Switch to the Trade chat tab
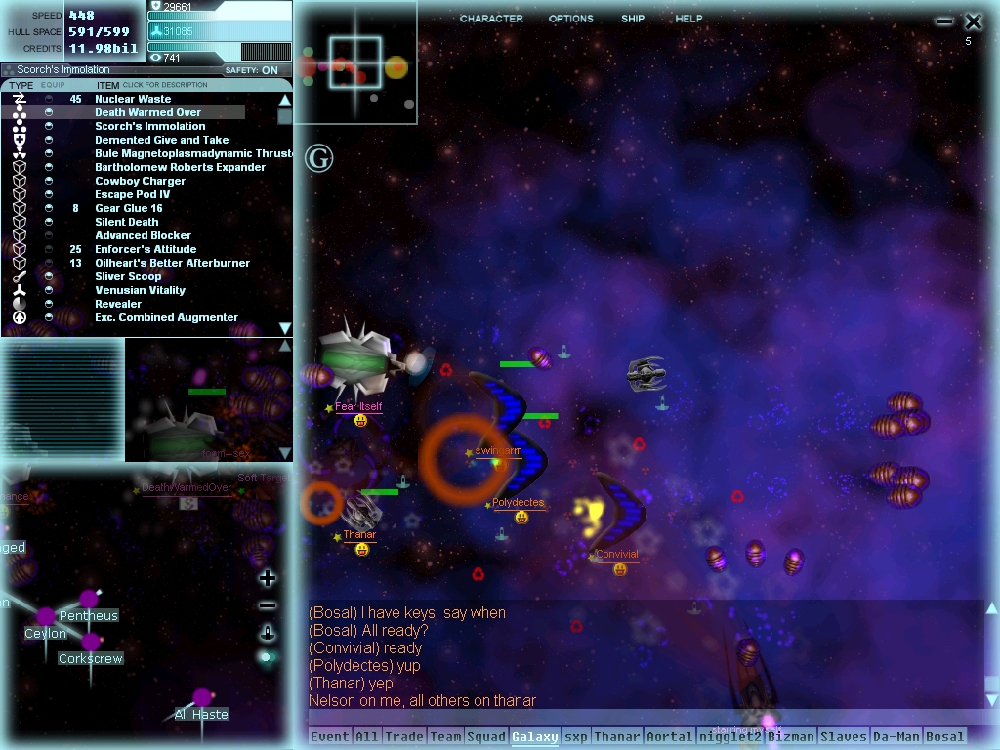Image resolution: width=1000 pixels, height=750 pixels. click(x=404, y=737)
